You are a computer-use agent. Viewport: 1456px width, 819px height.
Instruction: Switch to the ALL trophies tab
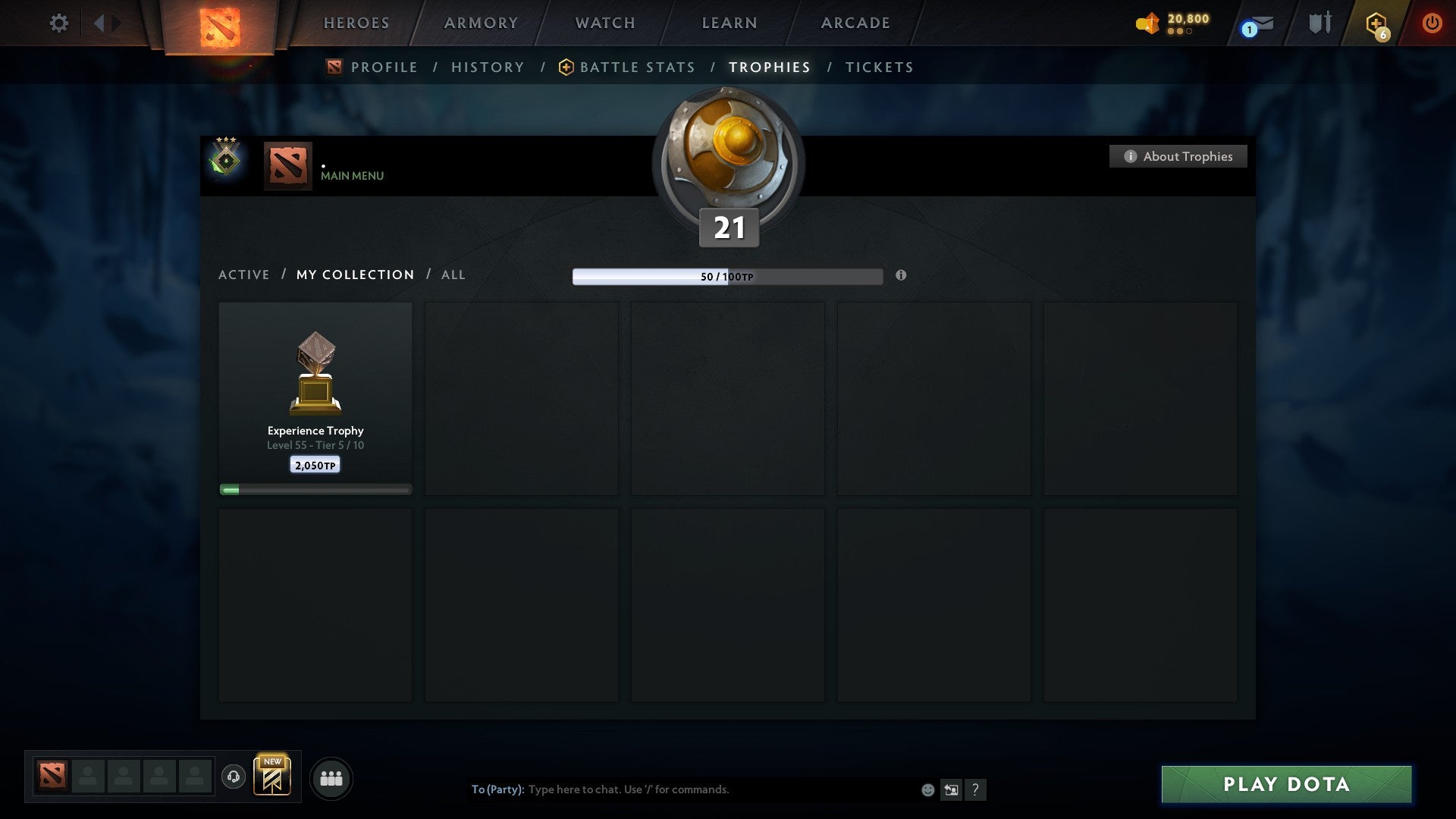(x=453, y=275)
